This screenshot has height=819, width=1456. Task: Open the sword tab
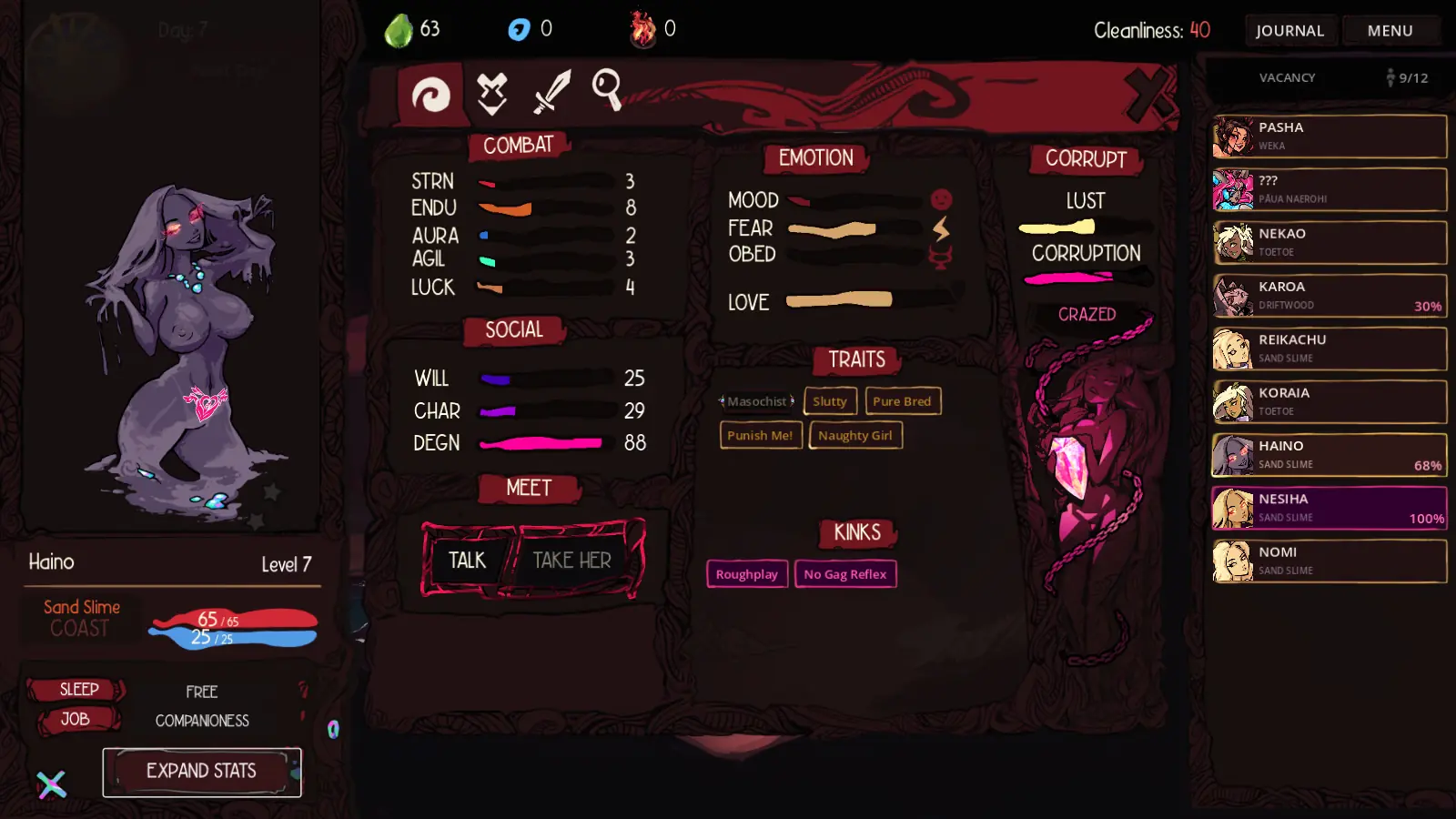(551, 92)
